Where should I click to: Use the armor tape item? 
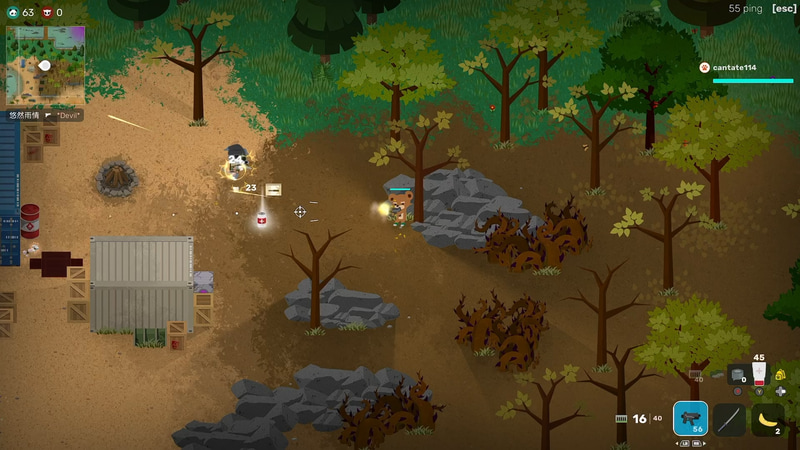(x=737, y=375)
